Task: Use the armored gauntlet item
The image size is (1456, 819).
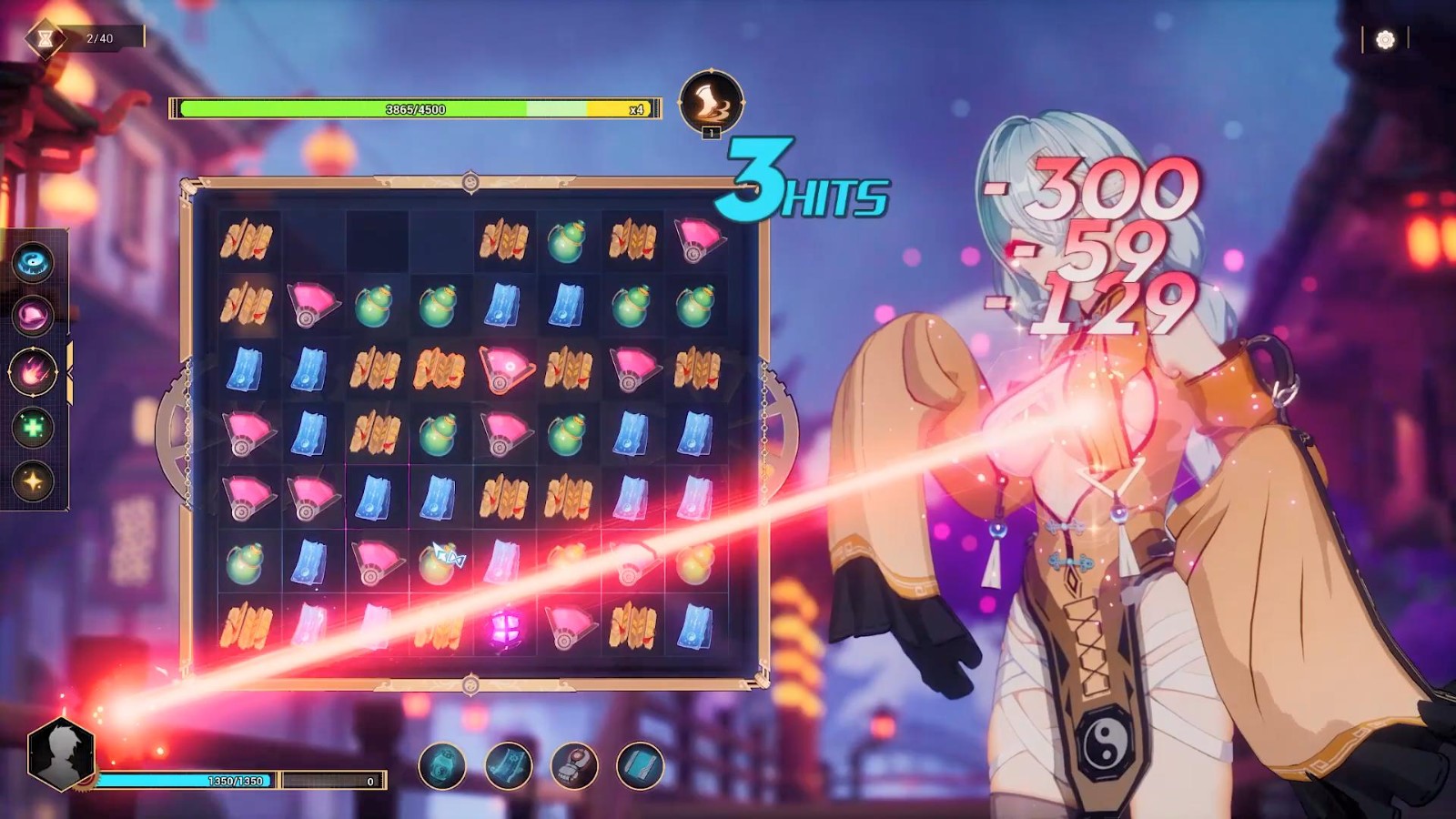Action: [574, 766]
